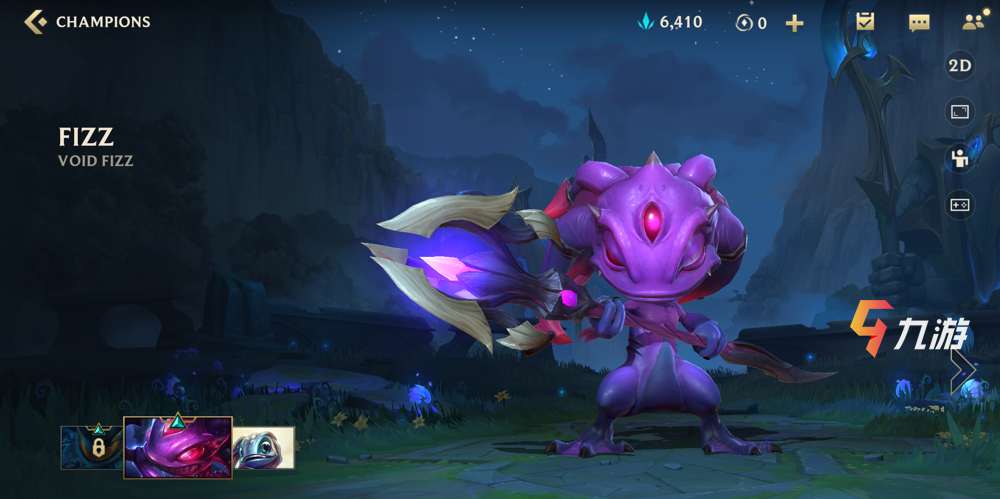Select the locked Fizz skin thumbnail
Viewport: 1000px width, 499px height.
91,448
